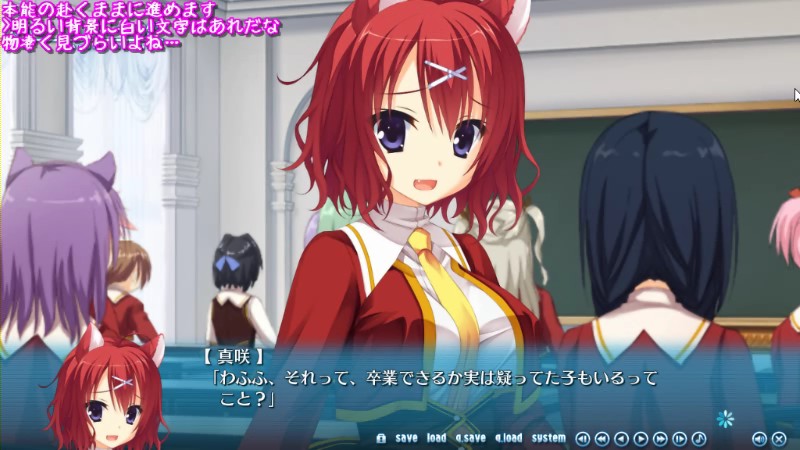This screenshot has width=800, height=450.
Task: Click the single right triangle play icon
Action: point(641,438)
